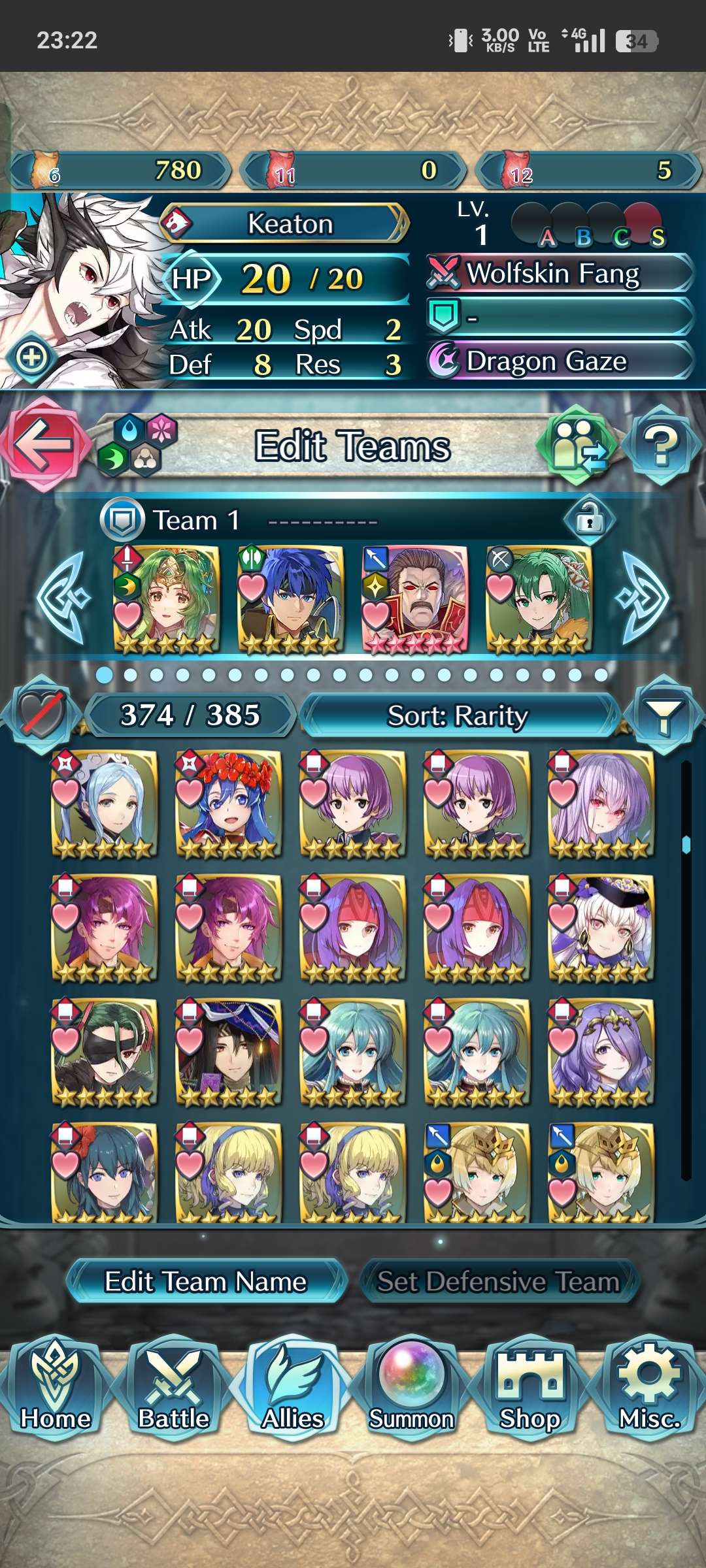Viewport: 706px width, 1568px height.
Task: Select Edit Team Name
Action: pyautogui.click(x=206, y=1281)
